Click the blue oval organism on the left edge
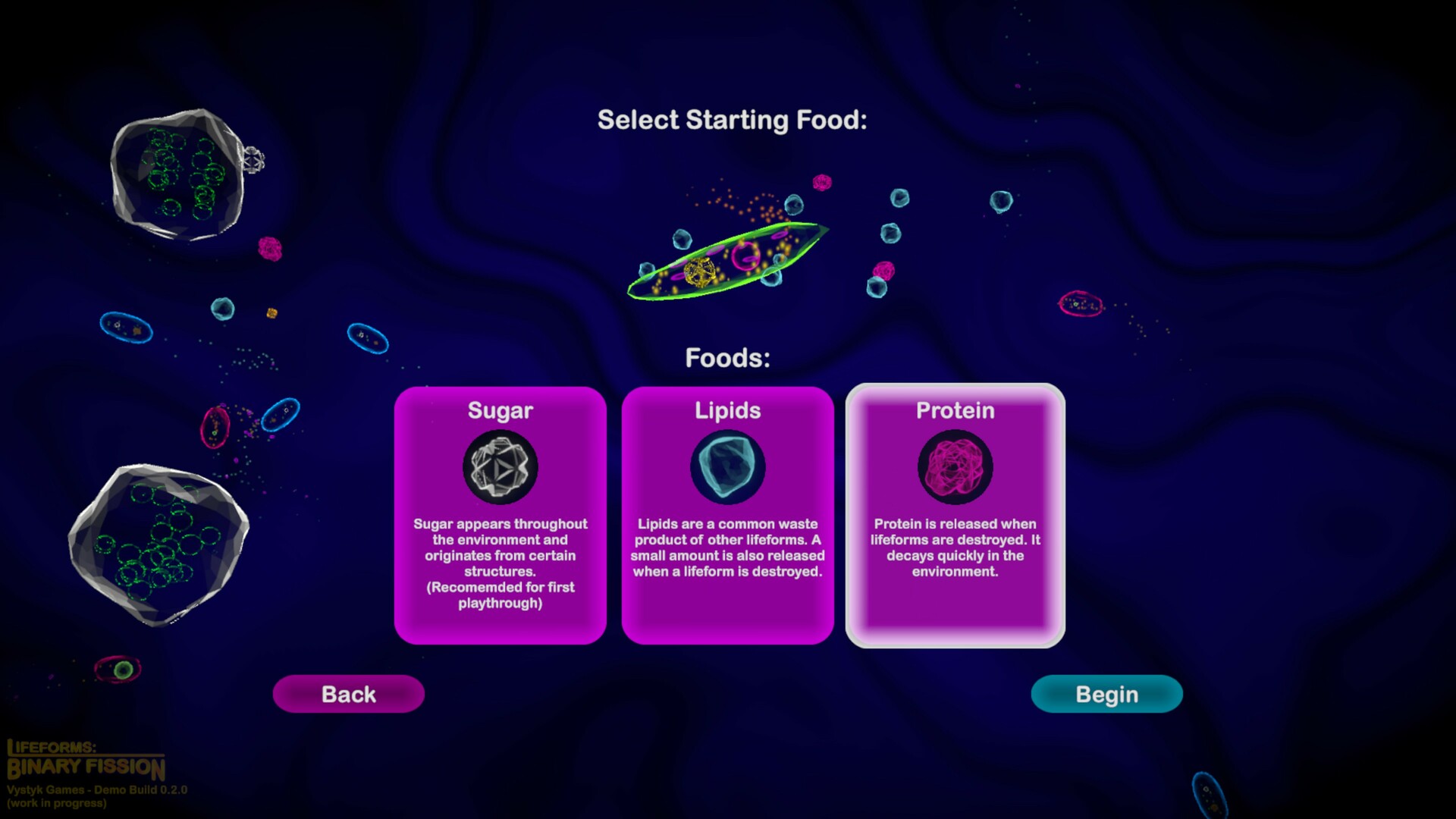This screenshot has width=1456, height=819. pos(125,328)
